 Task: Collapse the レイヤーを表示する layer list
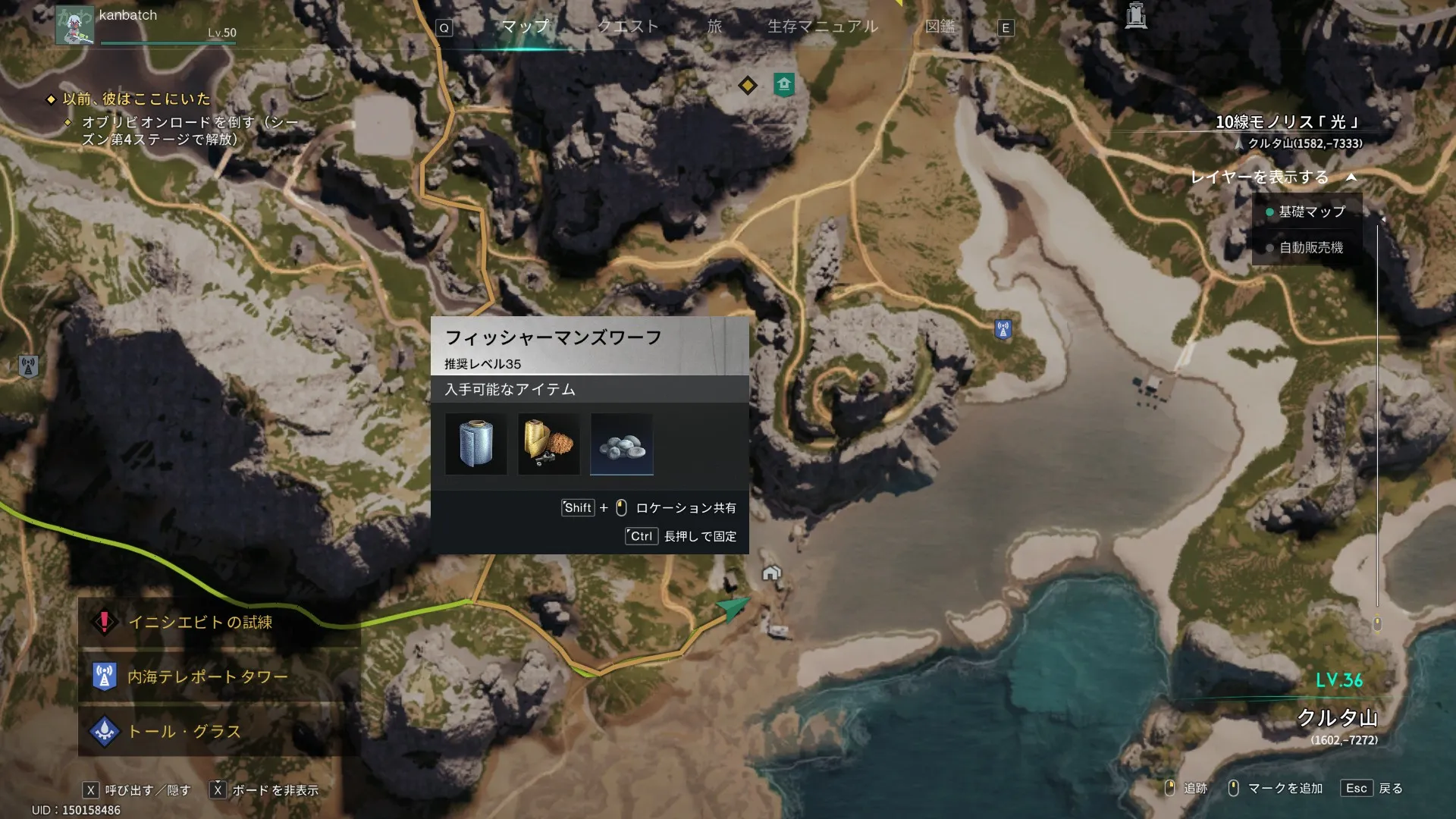point(1351,177)
